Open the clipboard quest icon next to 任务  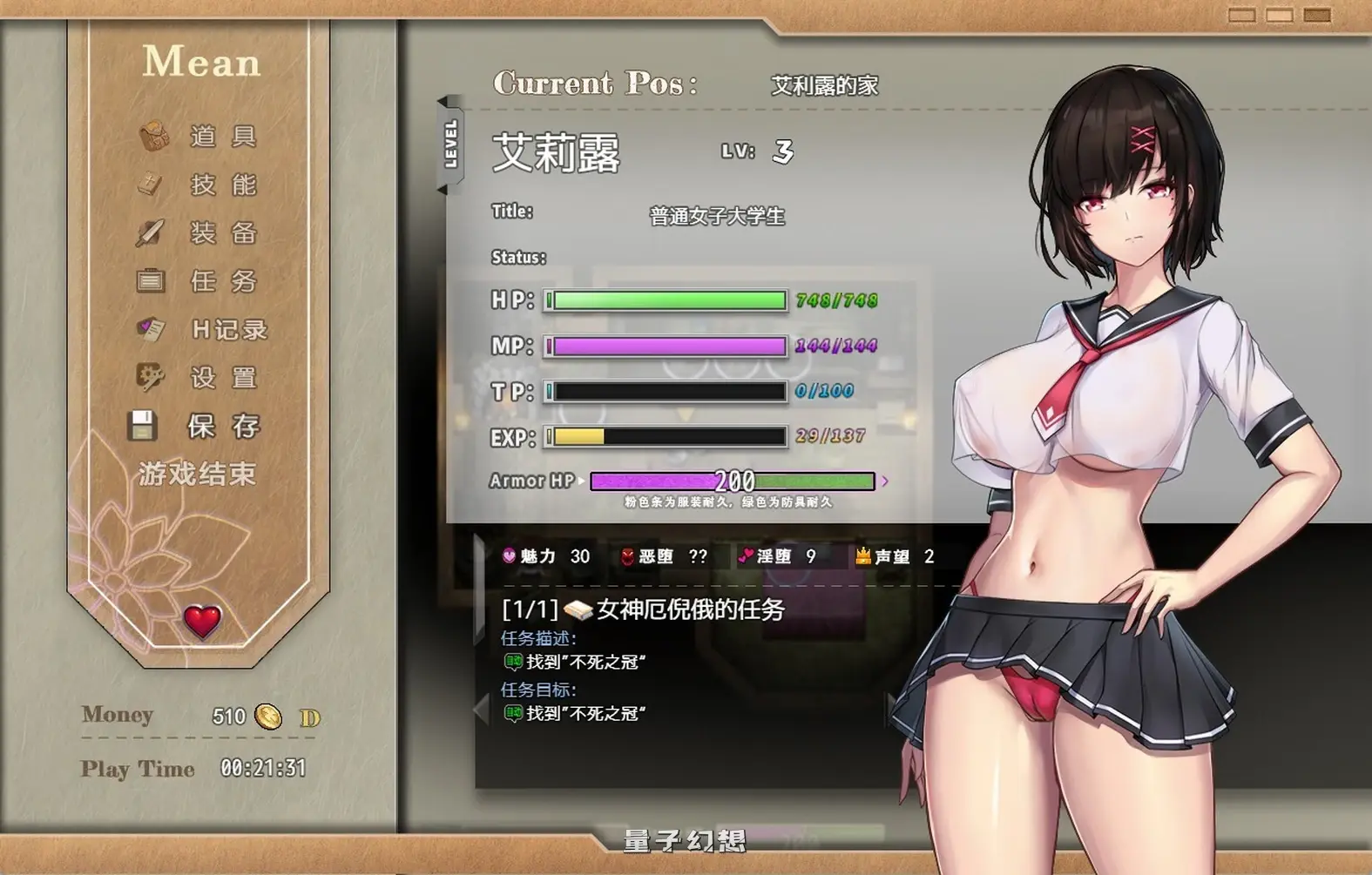[x=150, y=280]
